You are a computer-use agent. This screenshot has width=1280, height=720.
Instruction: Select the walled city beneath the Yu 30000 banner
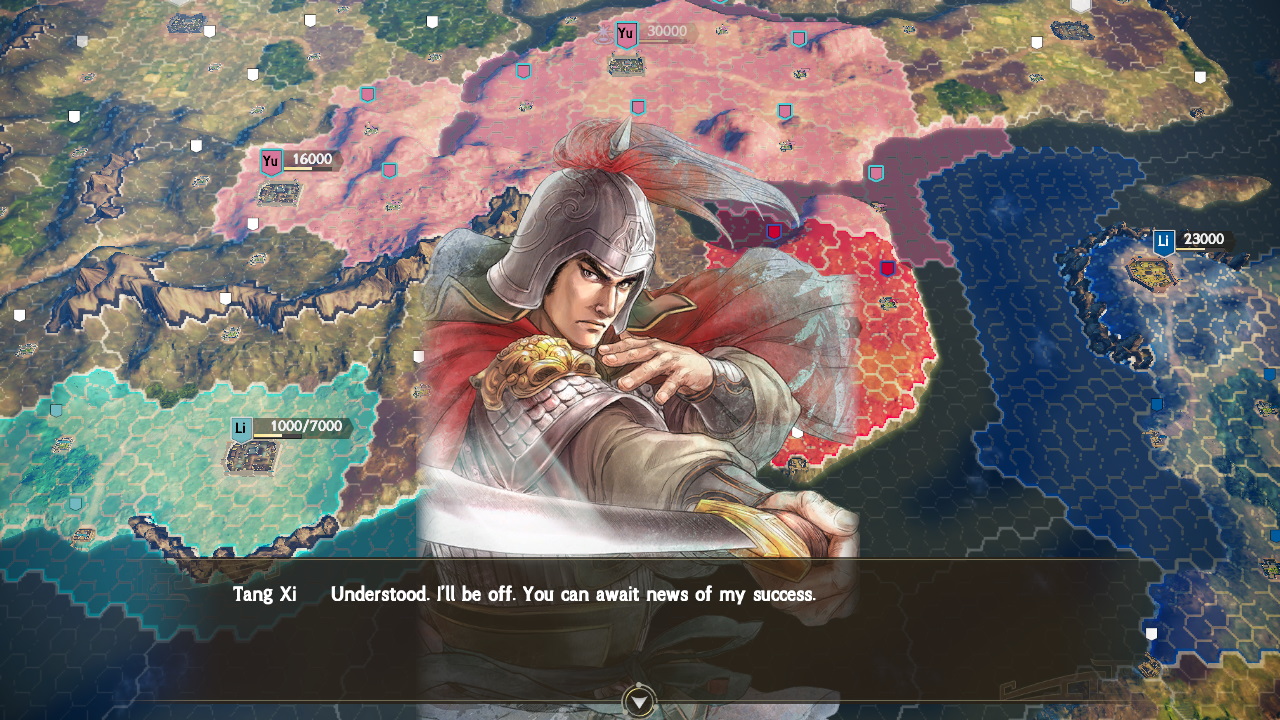point(626,64)
